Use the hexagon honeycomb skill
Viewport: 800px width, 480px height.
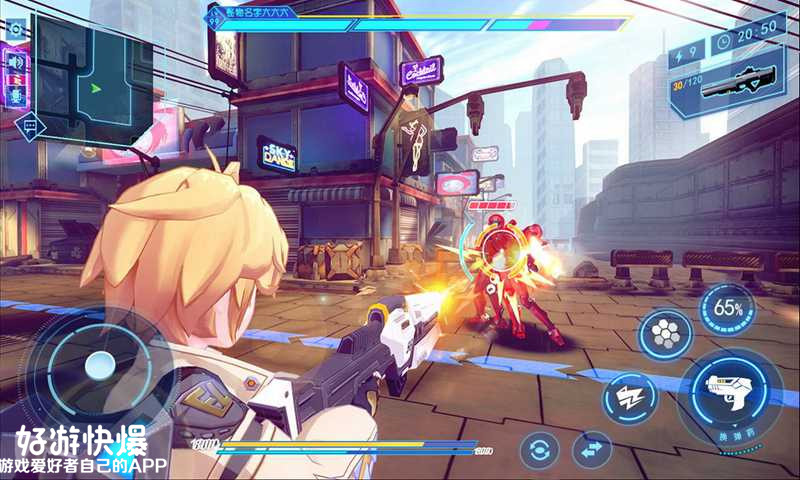pos(665,334)
